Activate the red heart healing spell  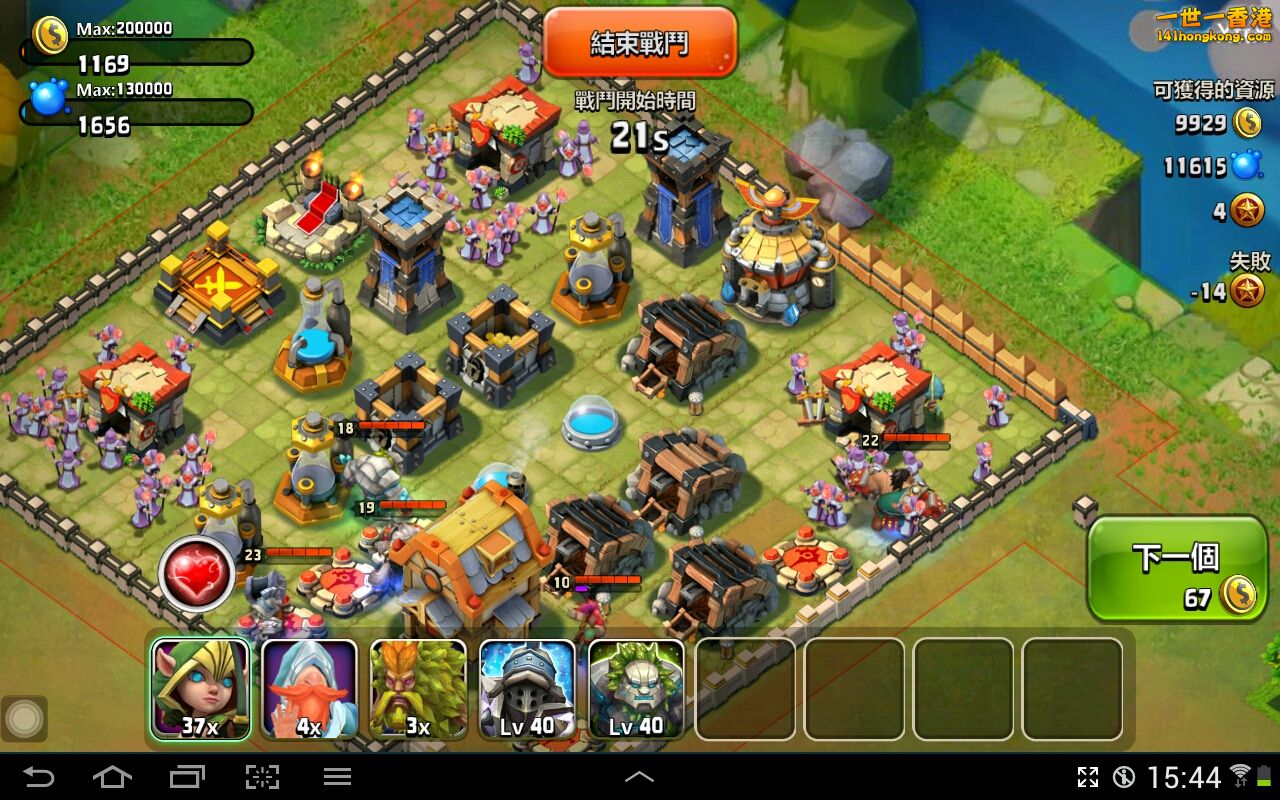tap(197, 574)
